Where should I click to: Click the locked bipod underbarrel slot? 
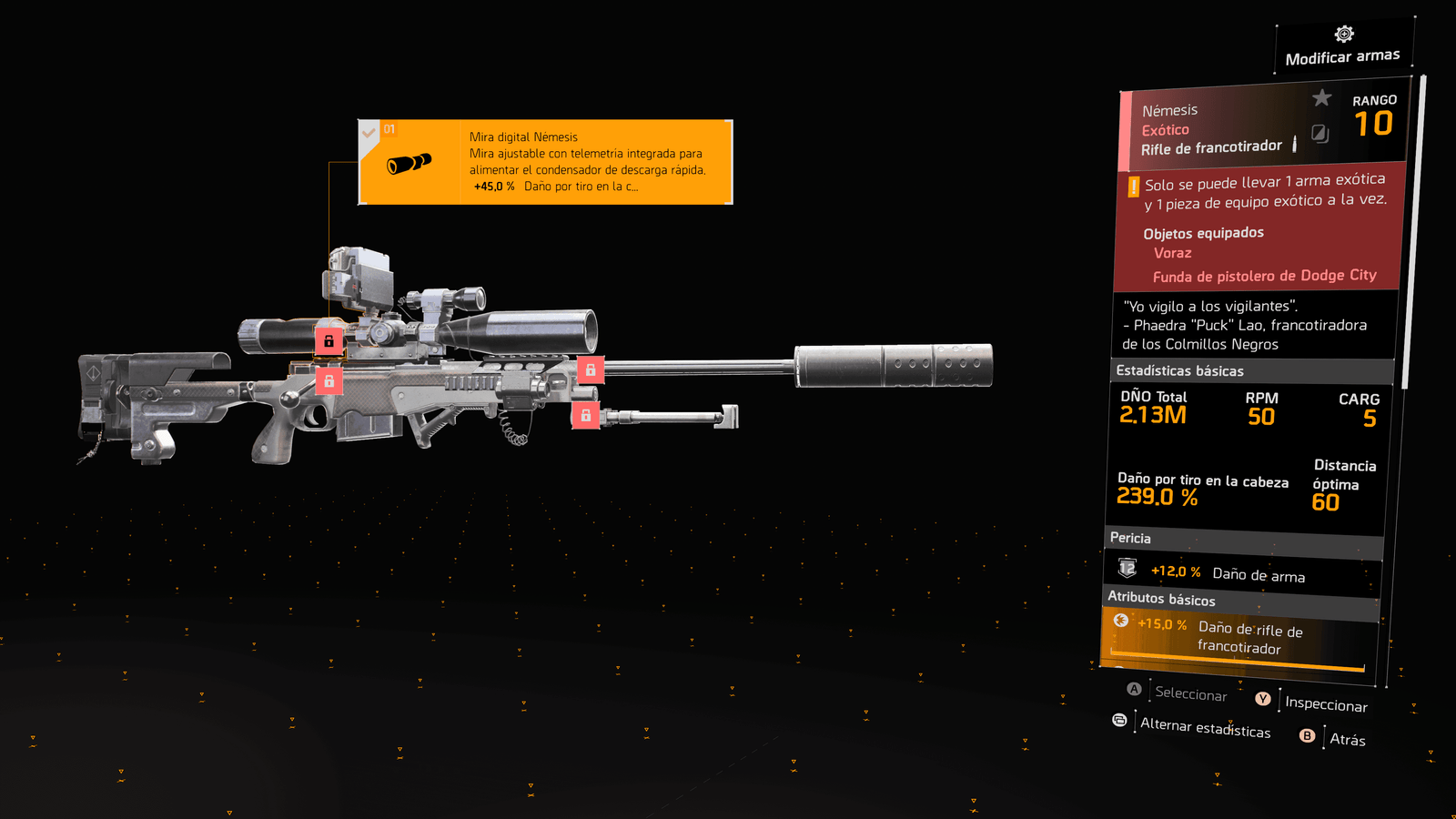(x=585, y=416)
